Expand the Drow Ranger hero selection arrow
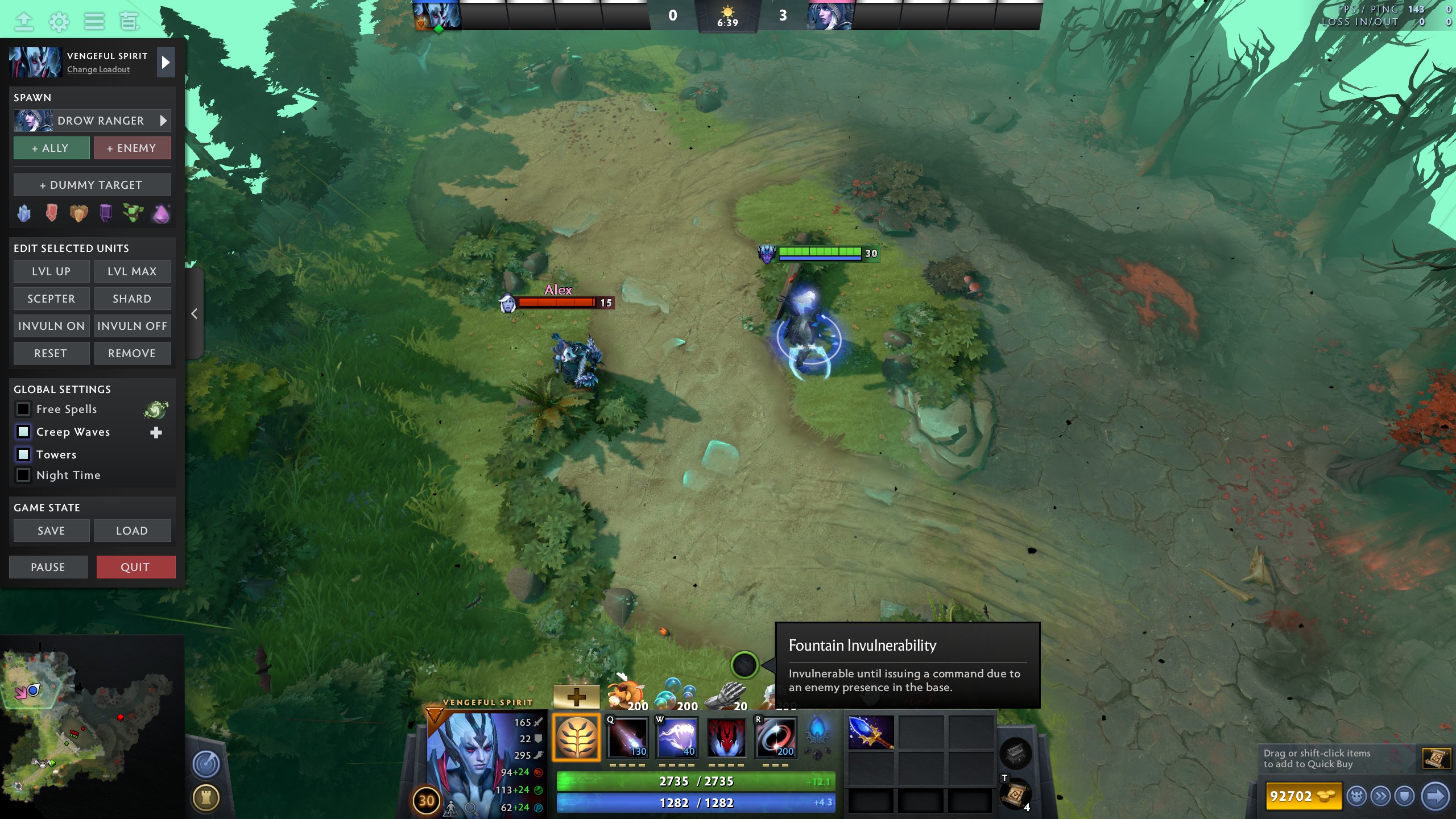 tap(163, 121)
